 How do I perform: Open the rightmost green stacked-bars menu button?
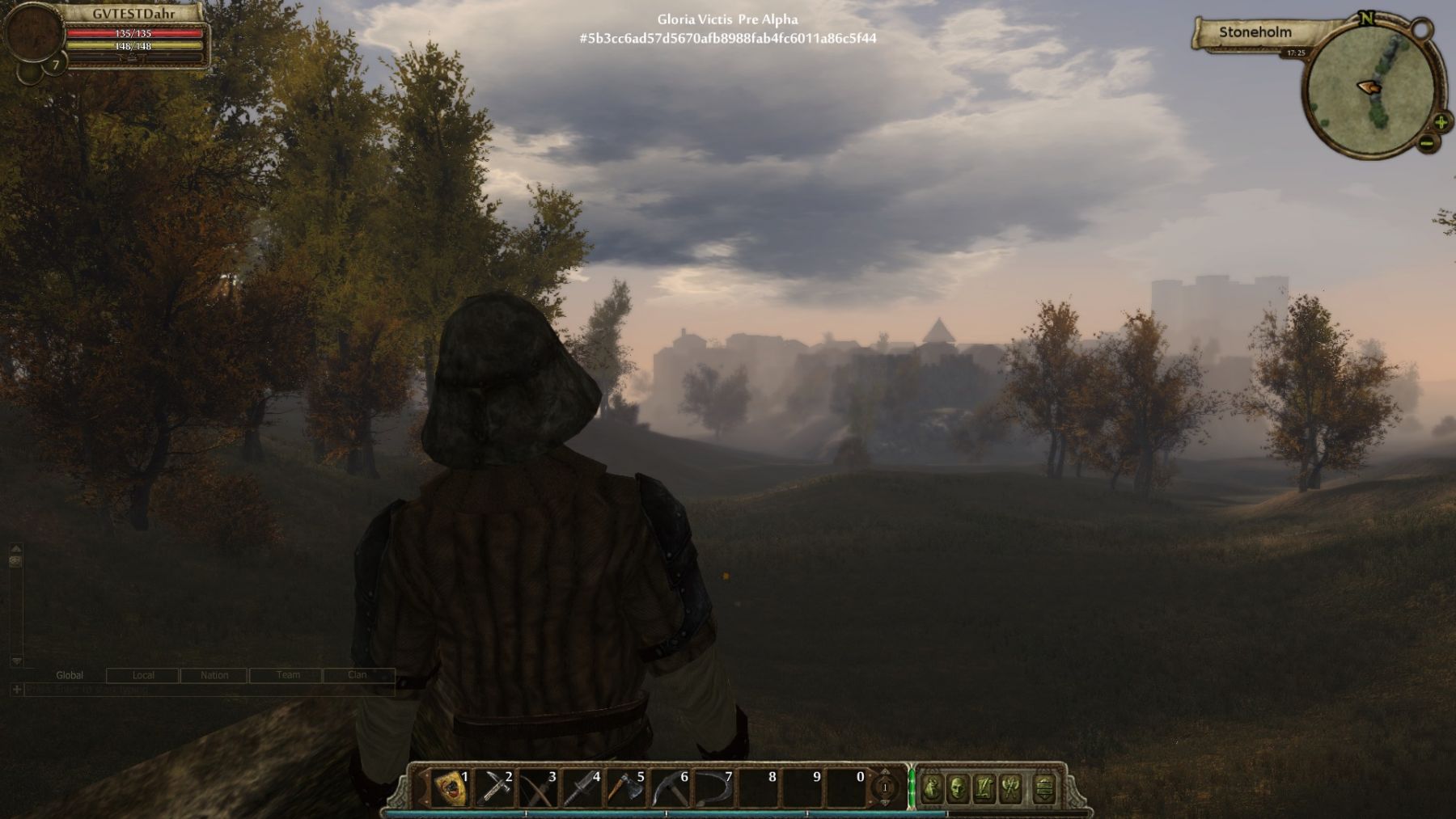pos(1044,787)
